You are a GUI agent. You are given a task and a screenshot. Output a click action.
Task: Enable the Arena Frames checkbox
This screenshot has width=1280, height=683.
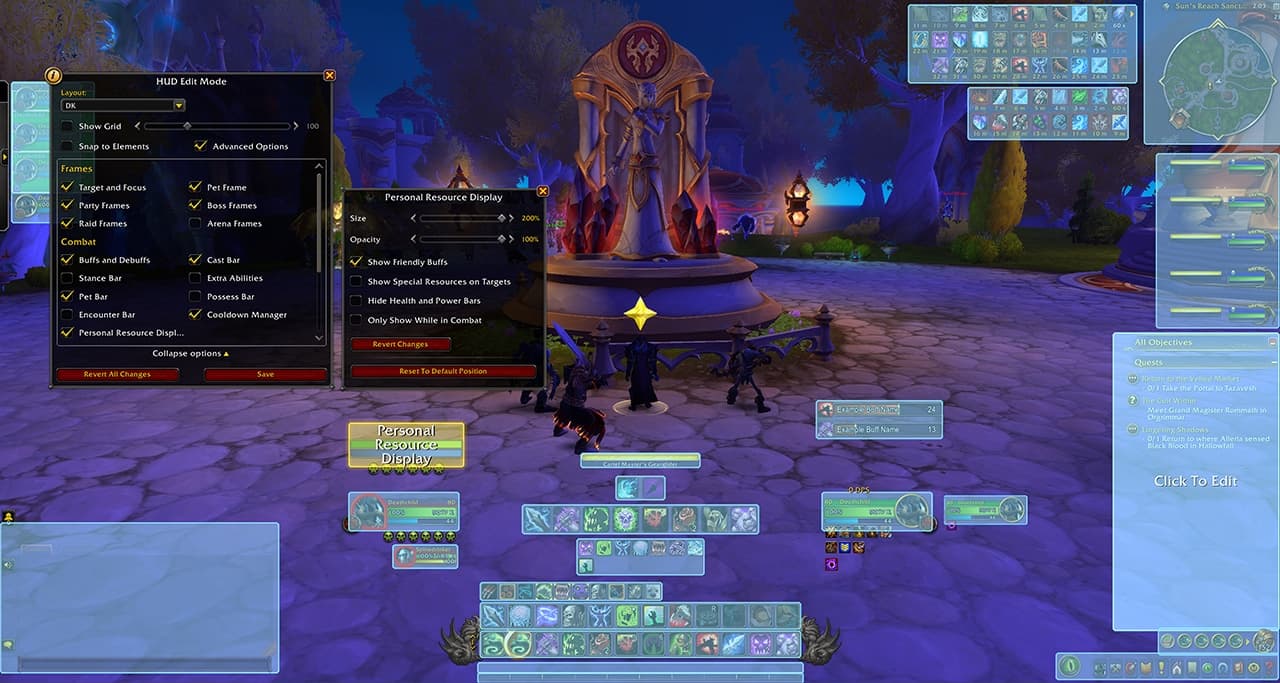[x=195, y=224]
